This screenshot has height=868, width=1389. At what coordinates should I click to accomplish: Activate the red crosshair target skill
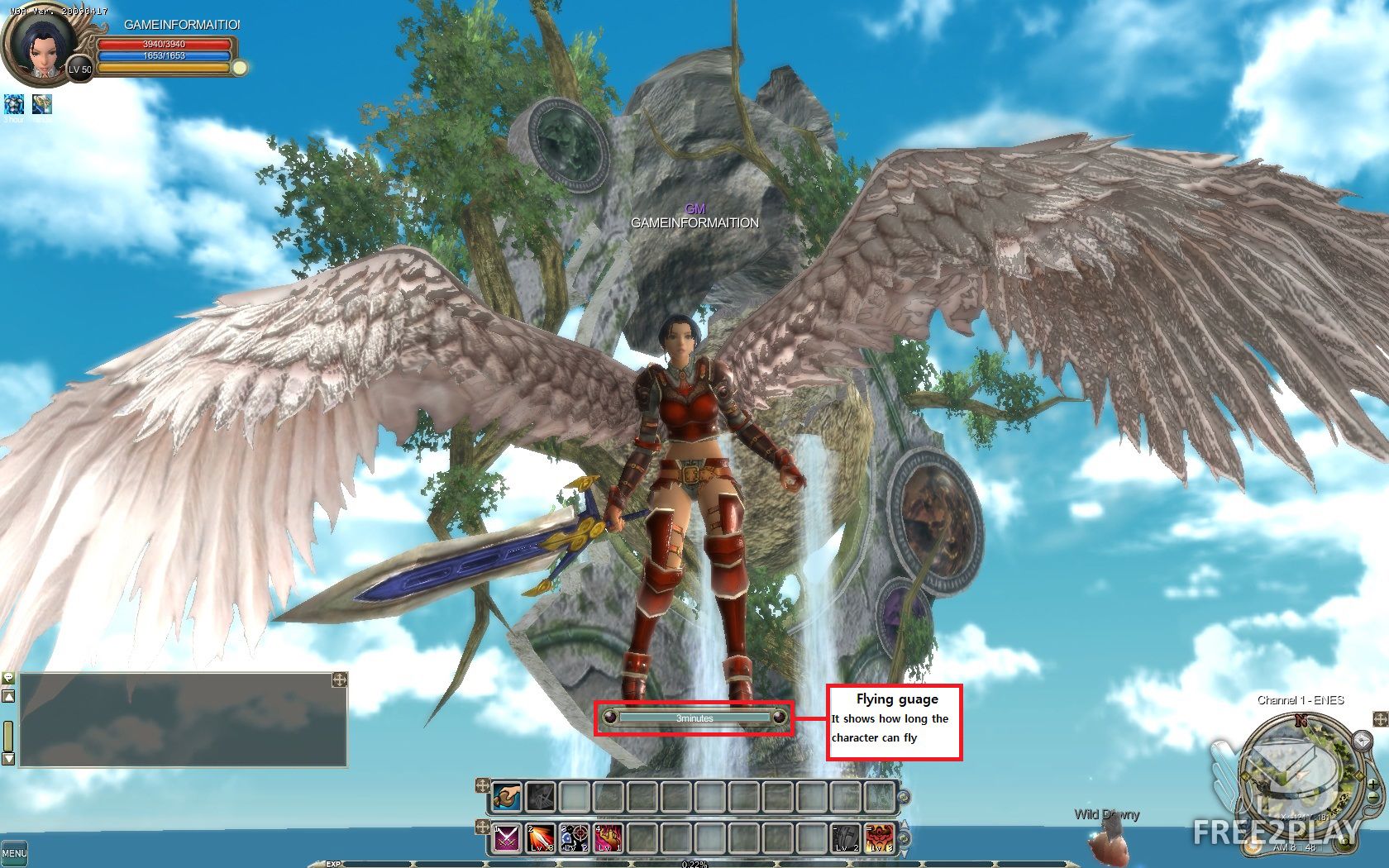[x=575, y=838]
